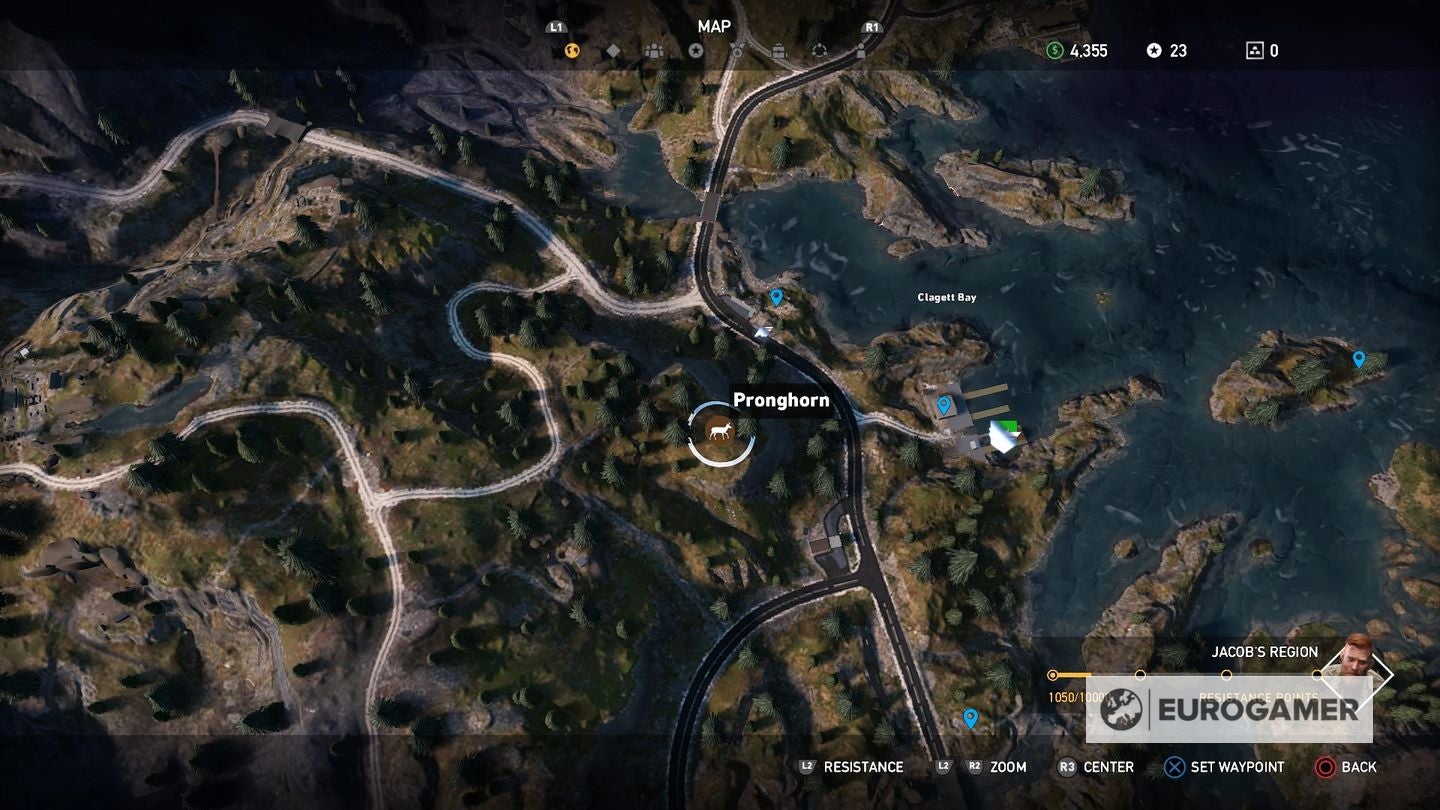1440x810 pixels.
Task: Select the medal perks icon
Action: point(737,50)
